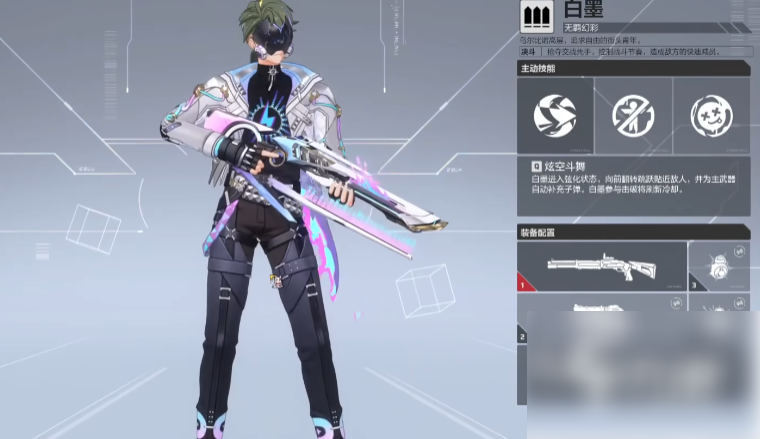
Task: Select the crossed-out figure skill icon
Action: (x=633, y=115)
